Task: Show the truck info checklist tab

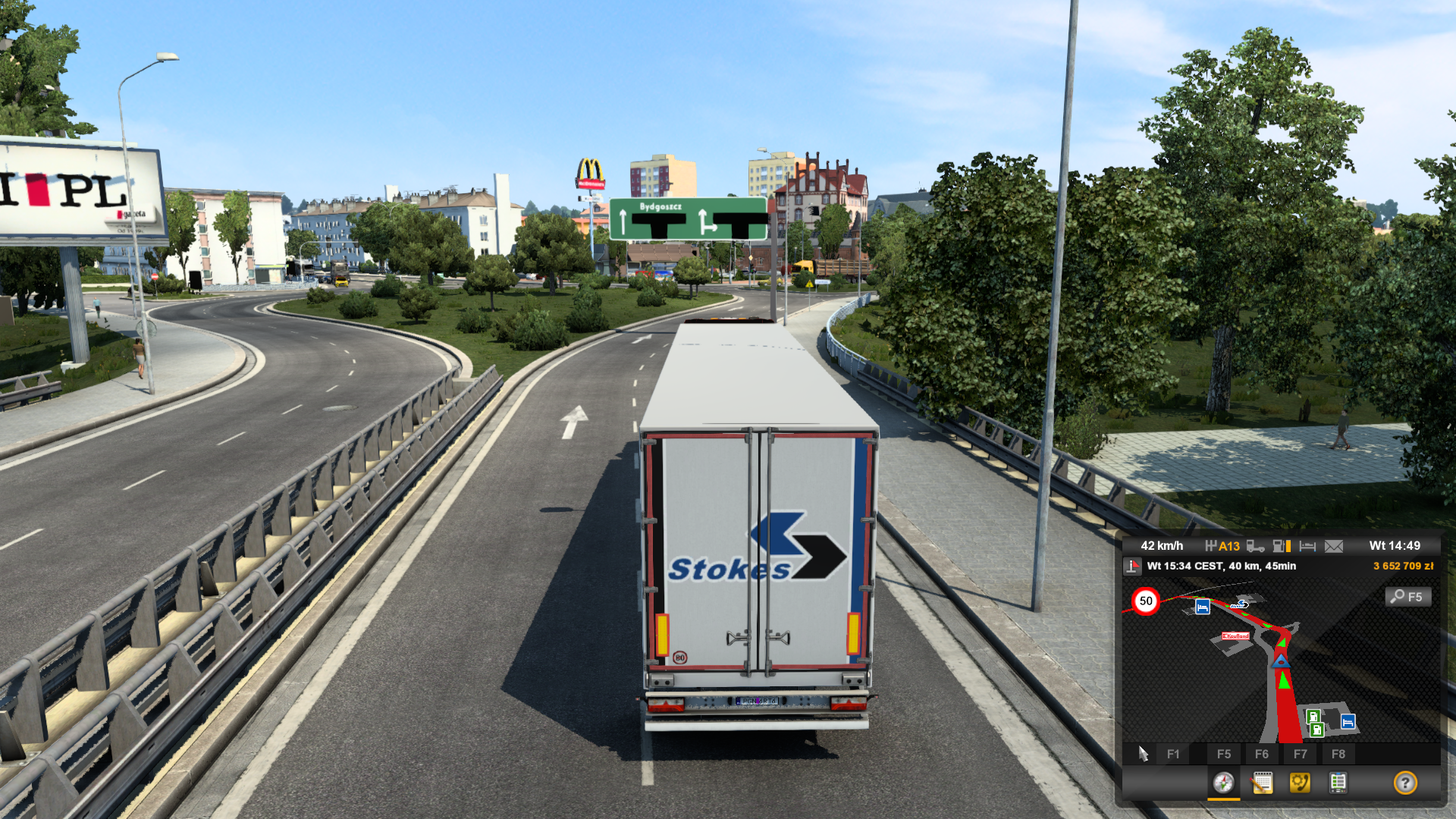Action: [1338, 783]
